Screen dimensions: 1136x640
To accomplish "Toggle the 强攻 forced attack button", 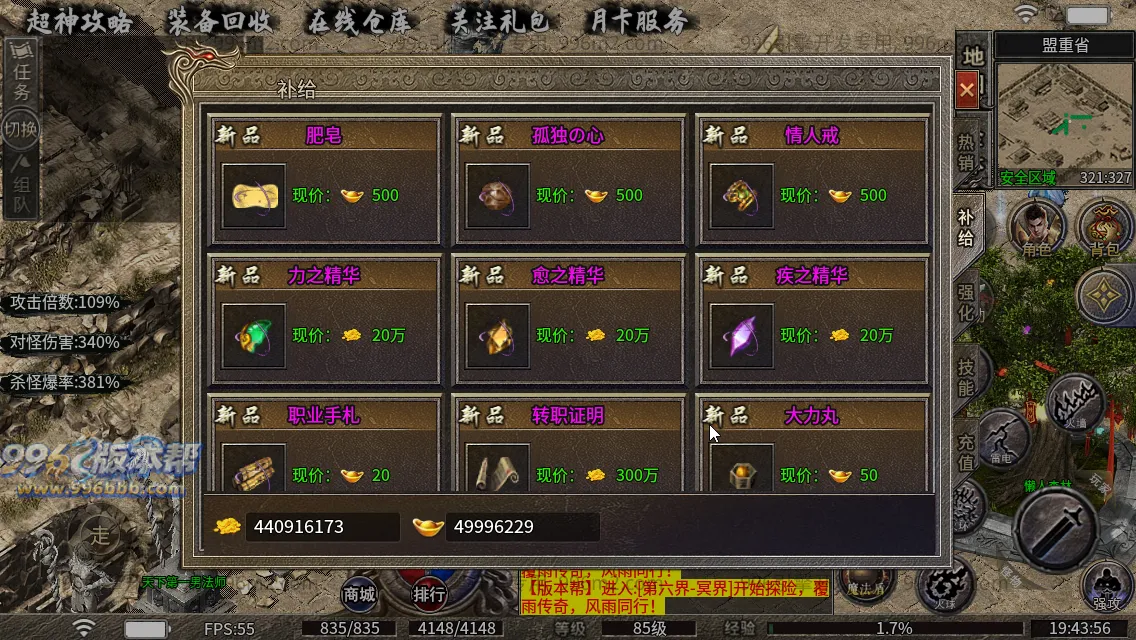I will (1106, 587).
